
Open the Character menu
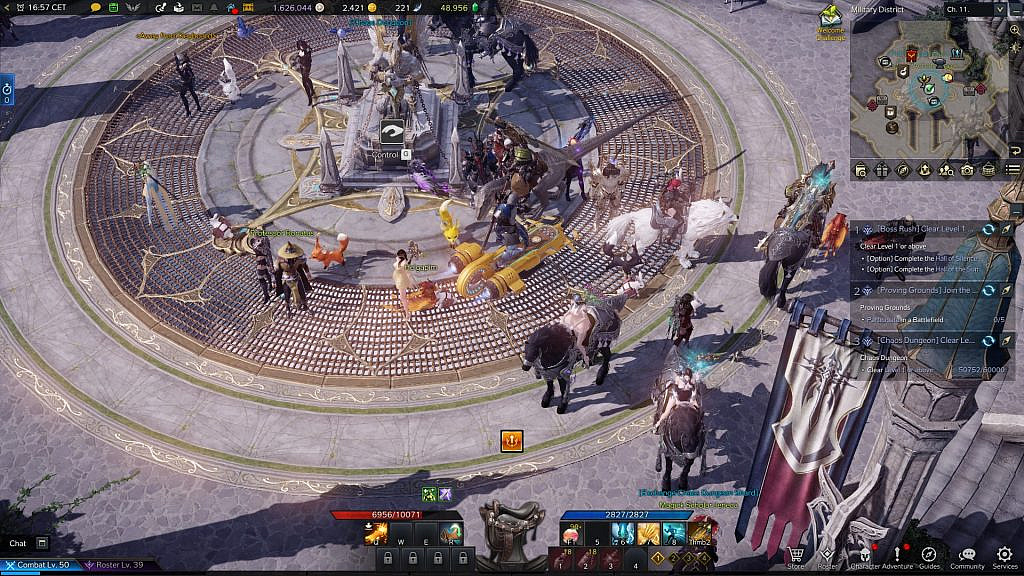[862, 556]
